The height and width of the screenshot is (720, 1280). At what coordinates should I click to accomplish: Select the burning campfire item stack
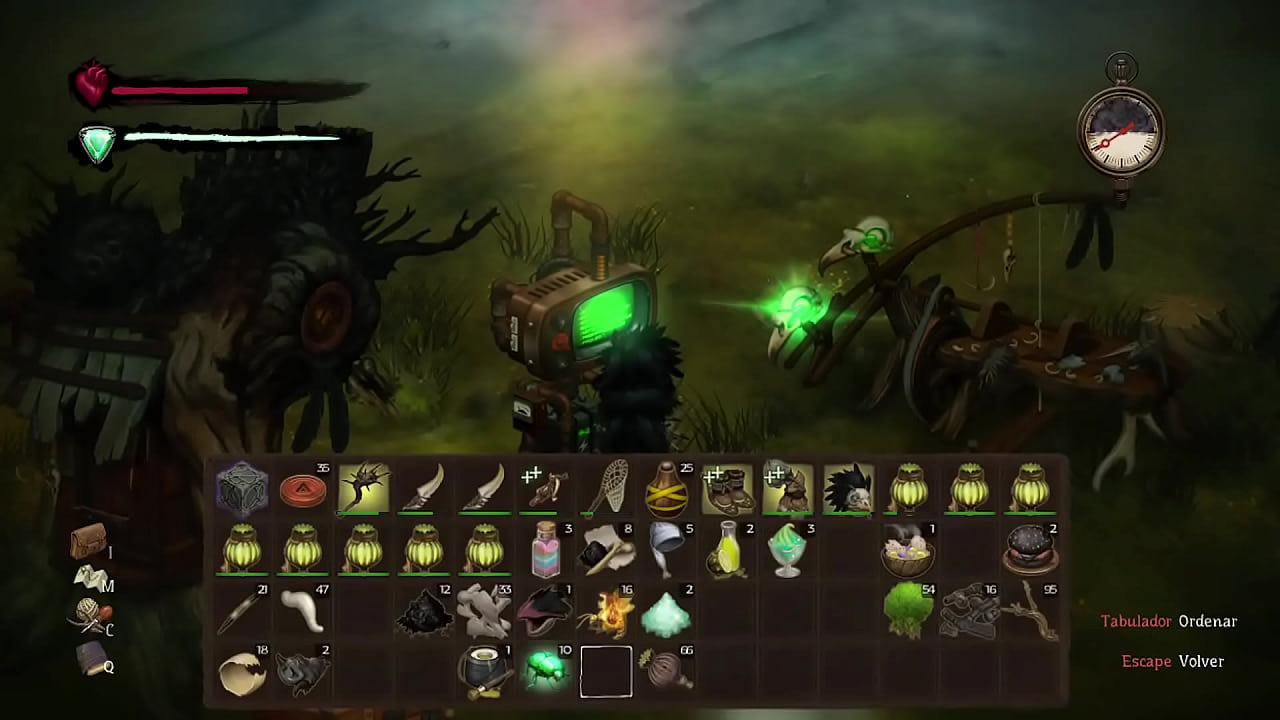click(606, 610)
